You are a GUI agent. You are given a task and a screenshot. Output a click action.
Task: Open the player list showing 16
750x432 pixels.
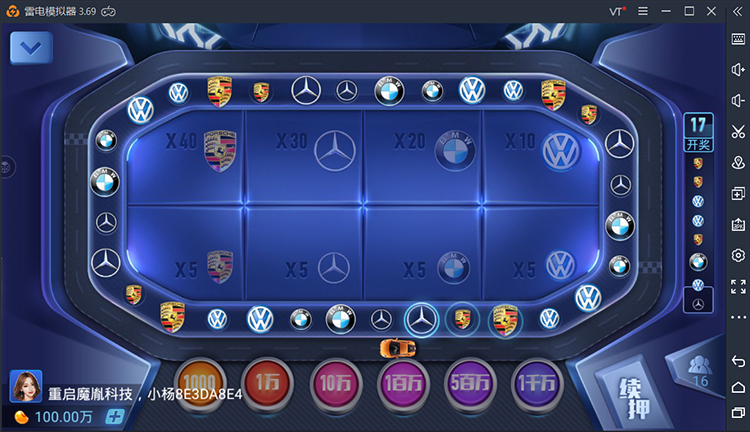point(700,372)
